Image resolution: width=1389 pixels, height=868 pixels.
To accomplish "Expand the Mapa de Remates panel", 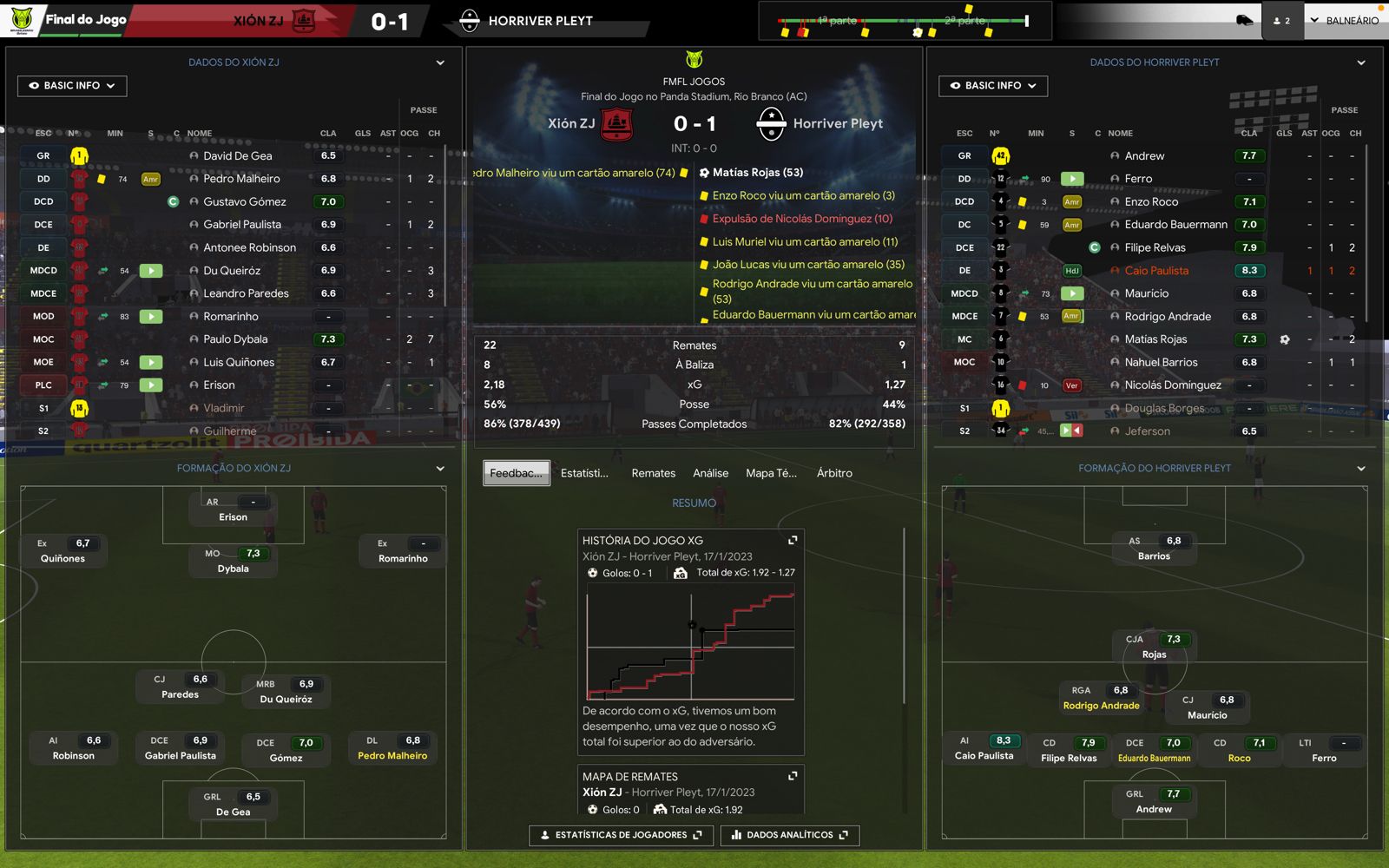I will pyautogui.click(x=793, y=776).
